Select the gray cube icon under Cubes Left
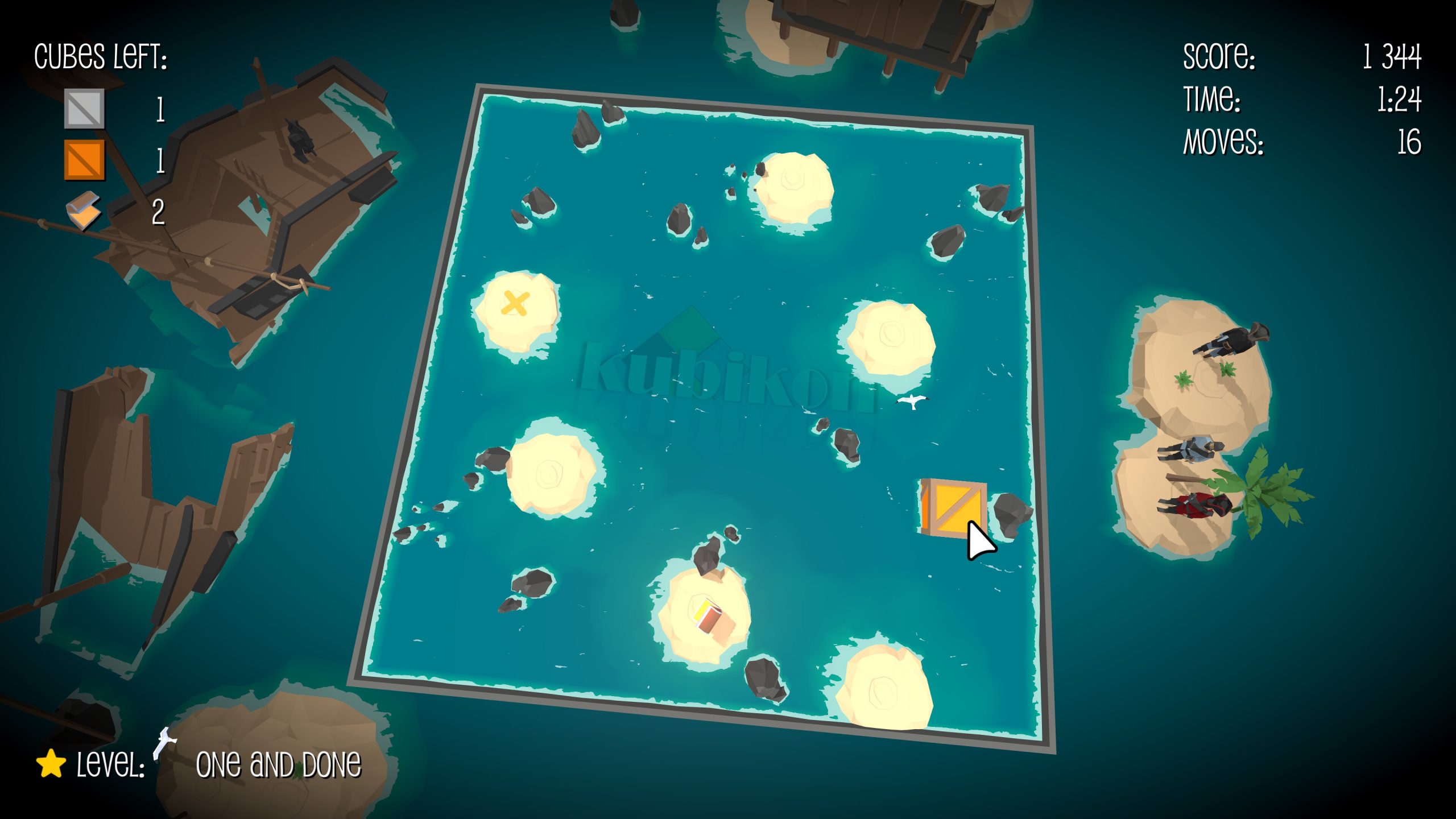1456x819 pixels. (x=84, y=108)
